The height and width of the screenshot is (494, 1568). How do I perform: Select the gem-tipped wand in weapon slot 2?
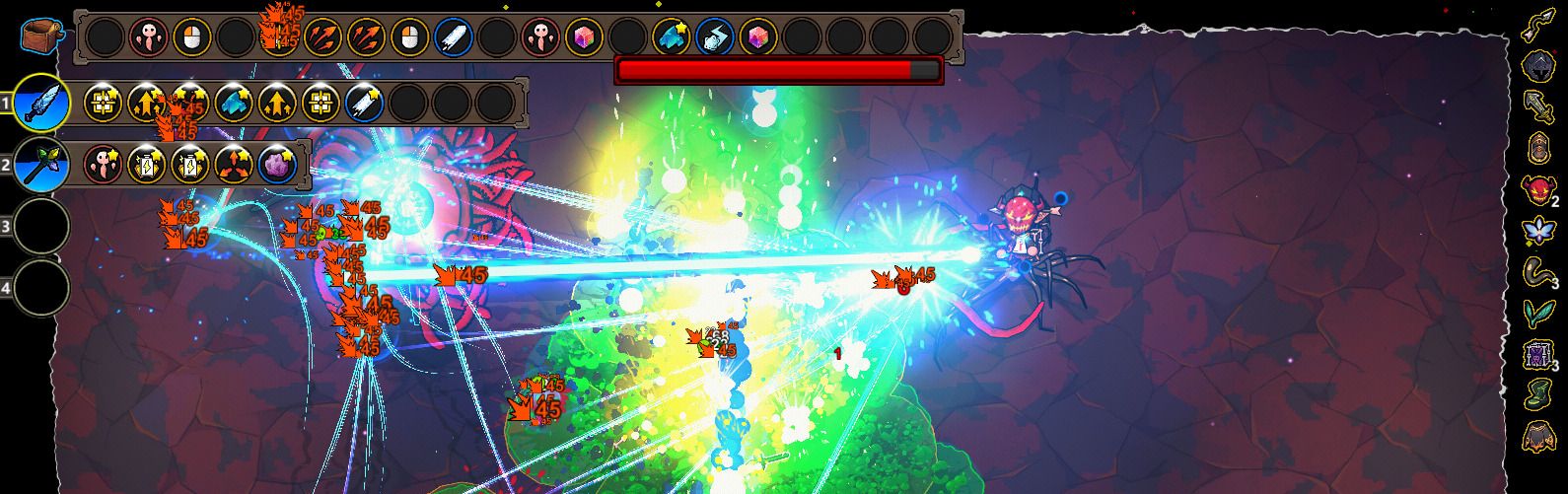(x=40, y=164)
